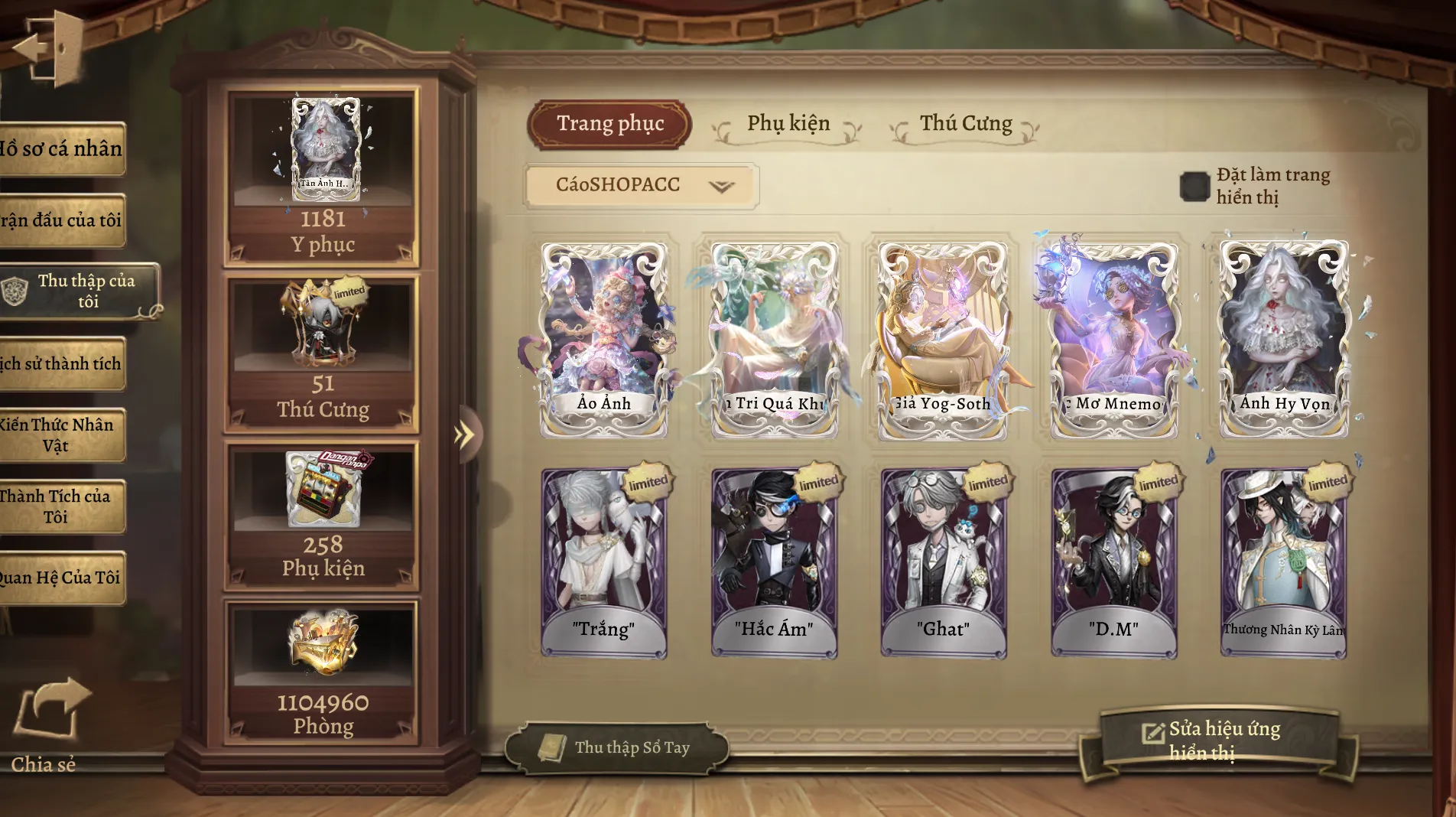Select the Ảo Ảnh costume card

coord(604,339)
